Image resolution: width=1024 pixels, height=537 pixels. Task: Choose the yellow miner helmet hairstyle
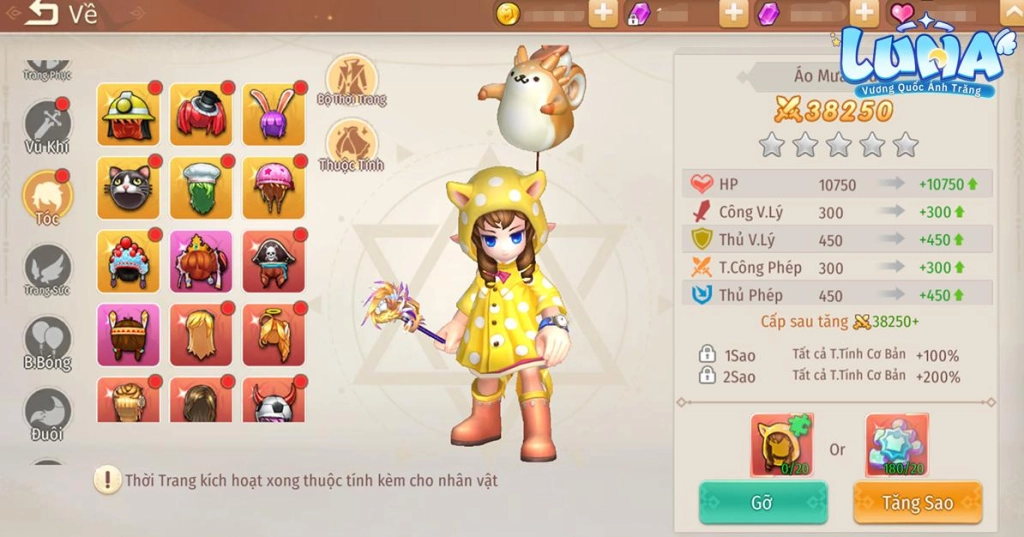click(x=128, y=115)
